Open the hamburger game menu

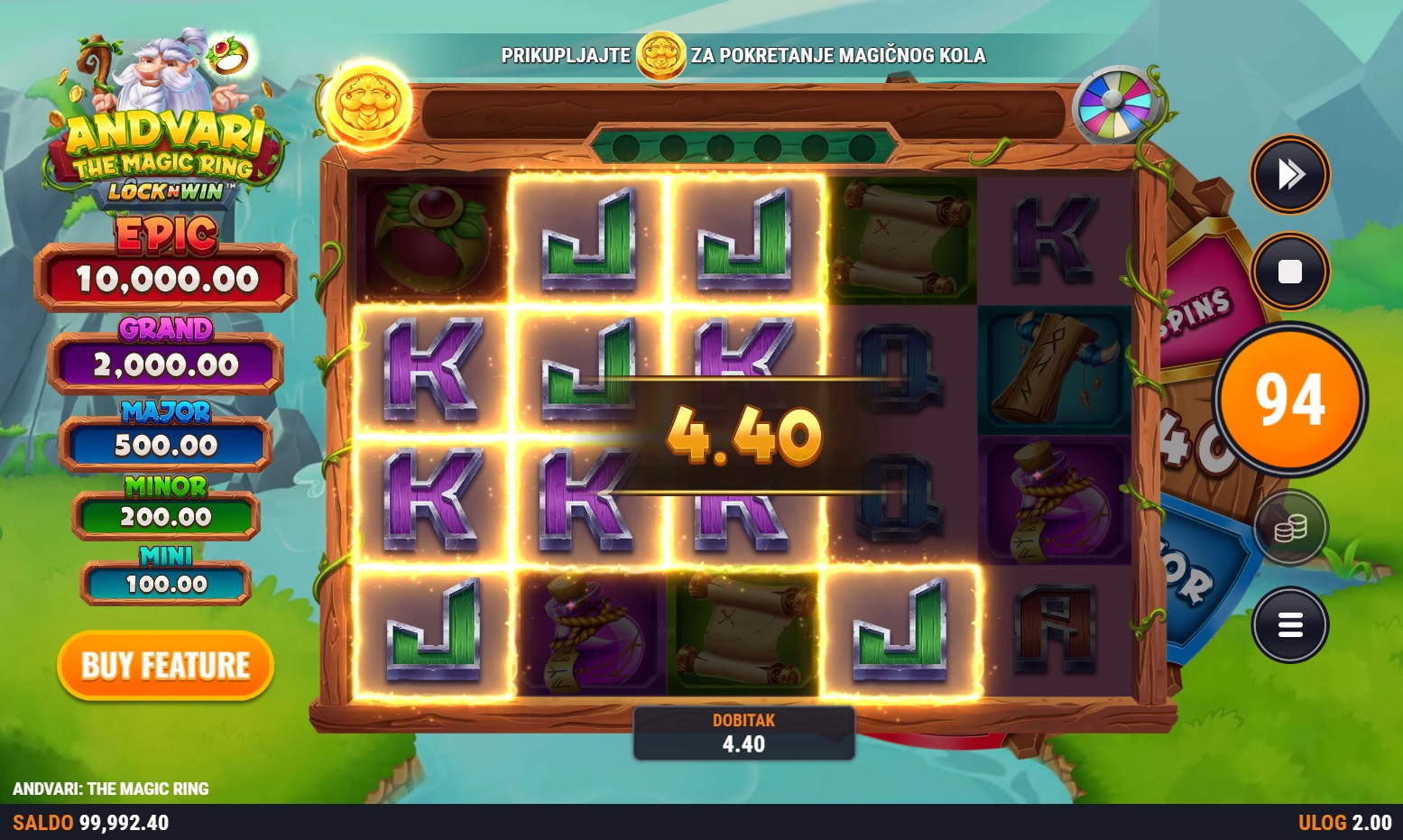(1290, 624)
